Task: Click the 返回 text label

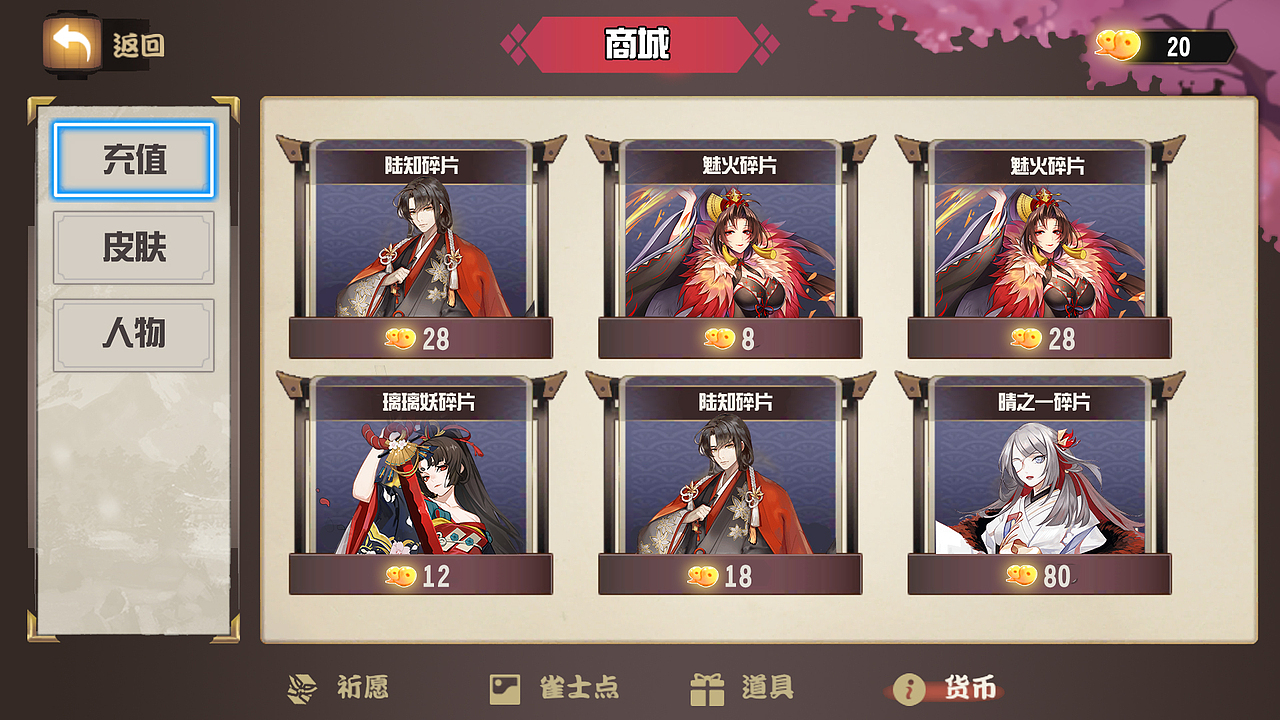Action: pyautogui.click(x=137, y=45)
